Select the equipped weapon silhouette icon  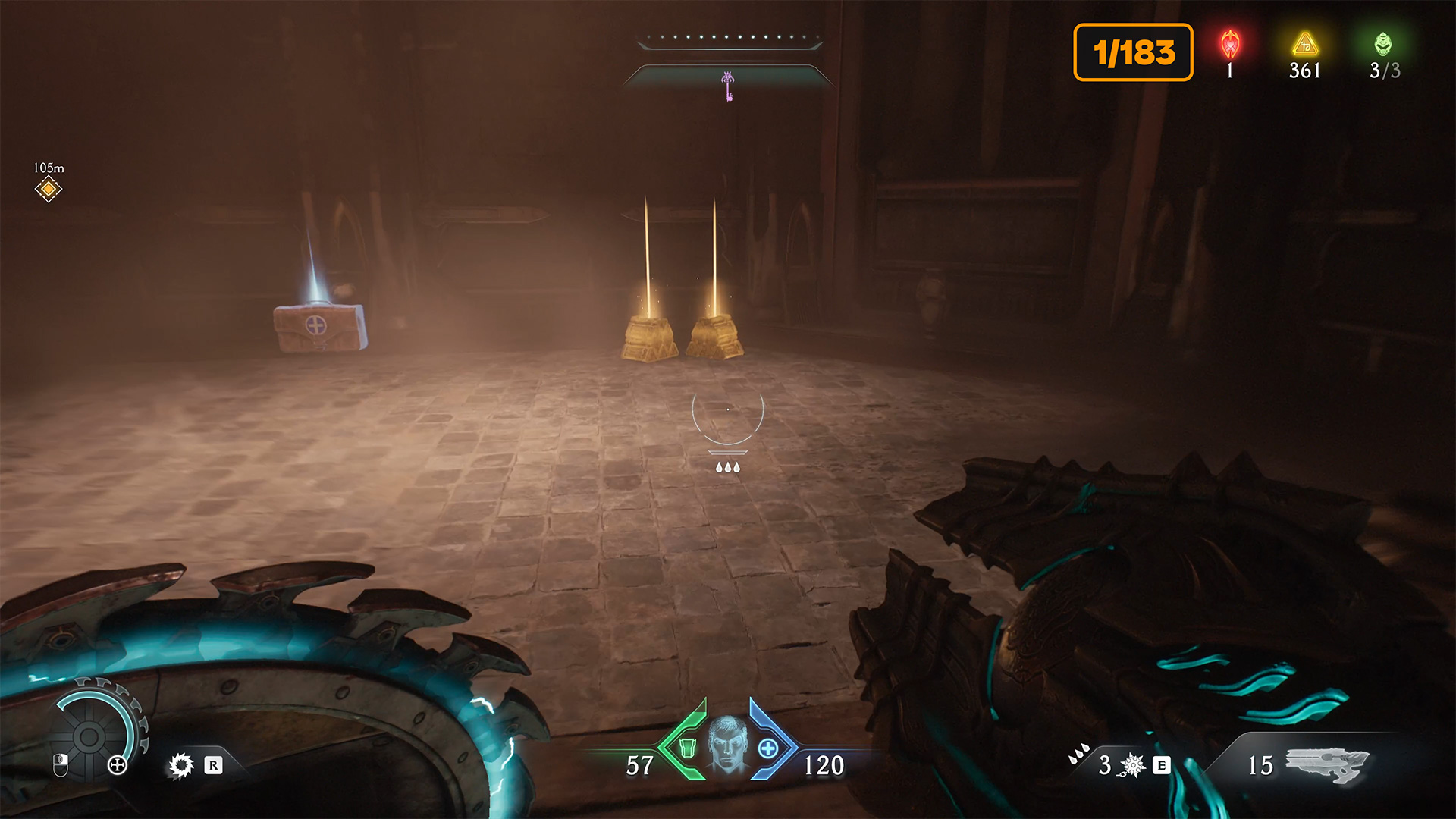[1327, 764]
